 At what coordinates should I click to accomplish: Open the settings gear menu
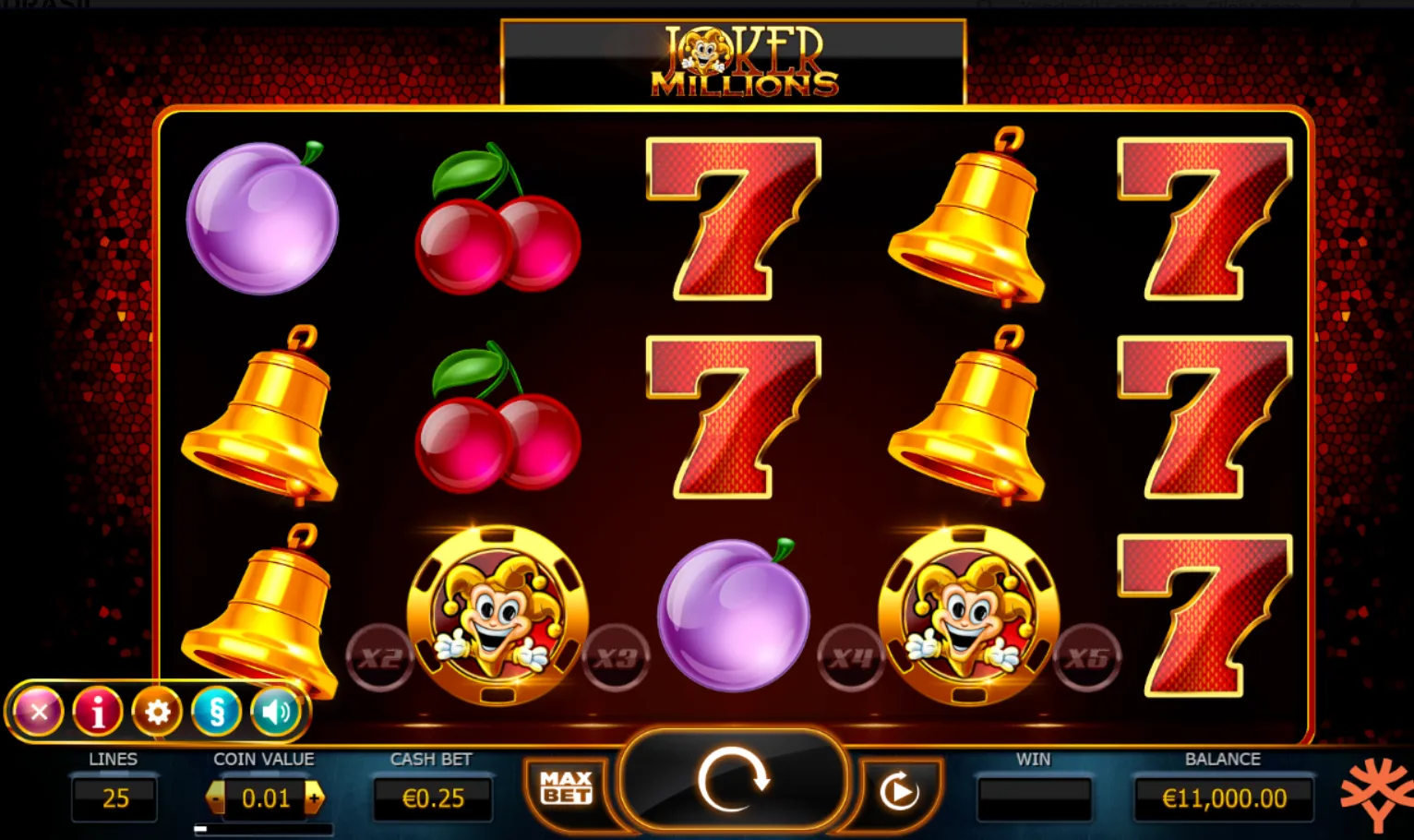(x=157, y=711)
